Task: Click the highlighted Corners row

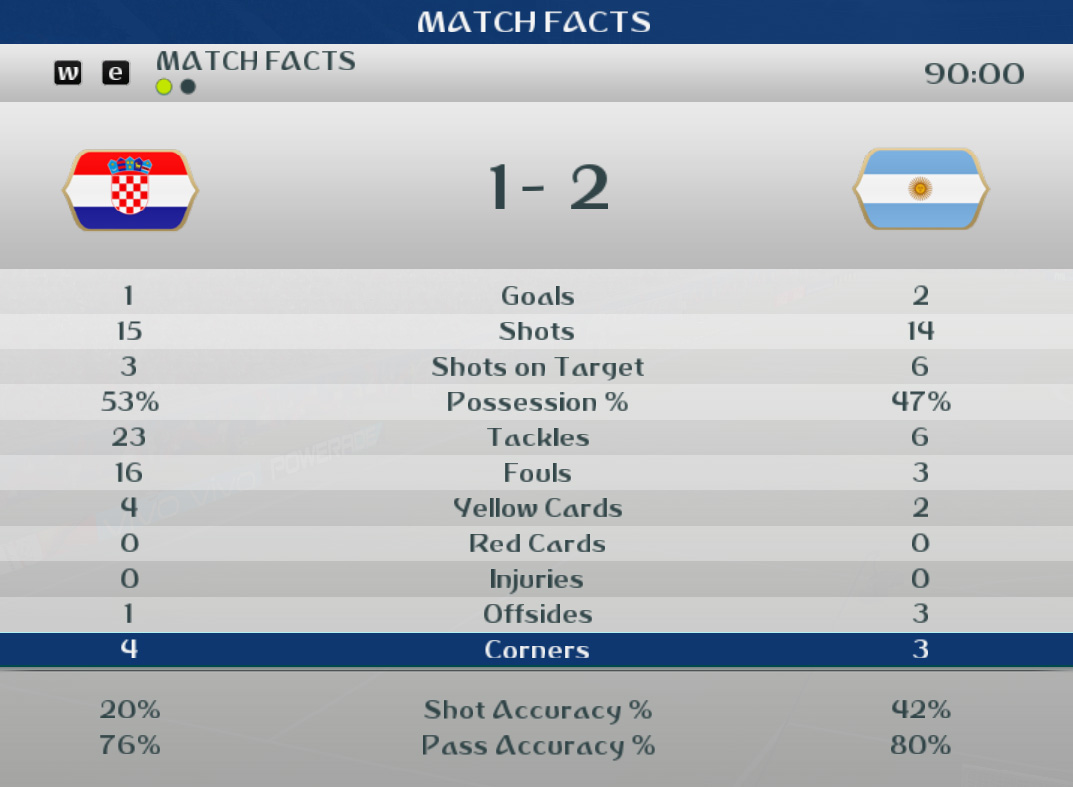Action: pos(537,650)
